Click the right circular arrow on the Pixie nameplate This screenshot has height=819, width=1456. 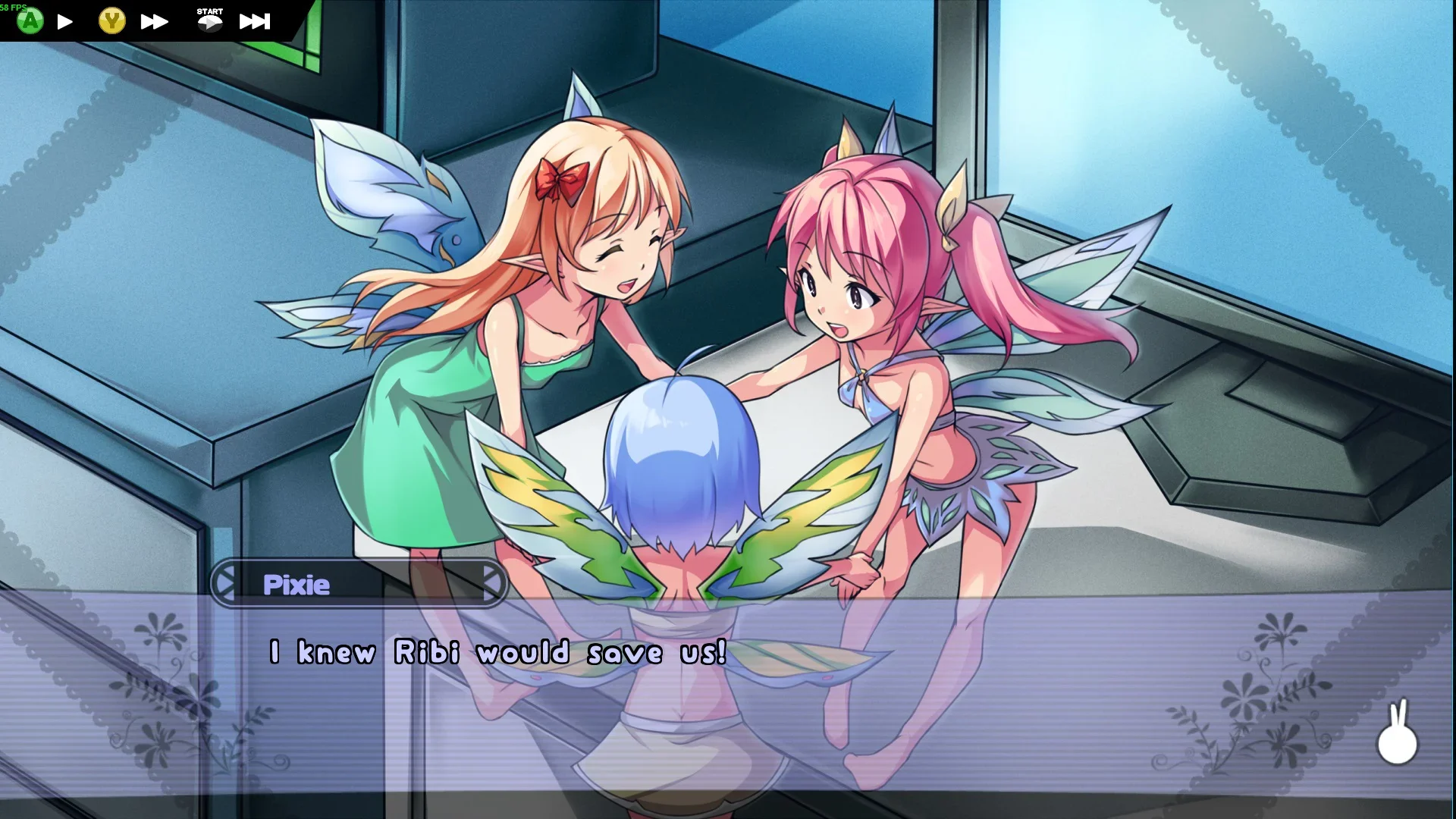494,584
